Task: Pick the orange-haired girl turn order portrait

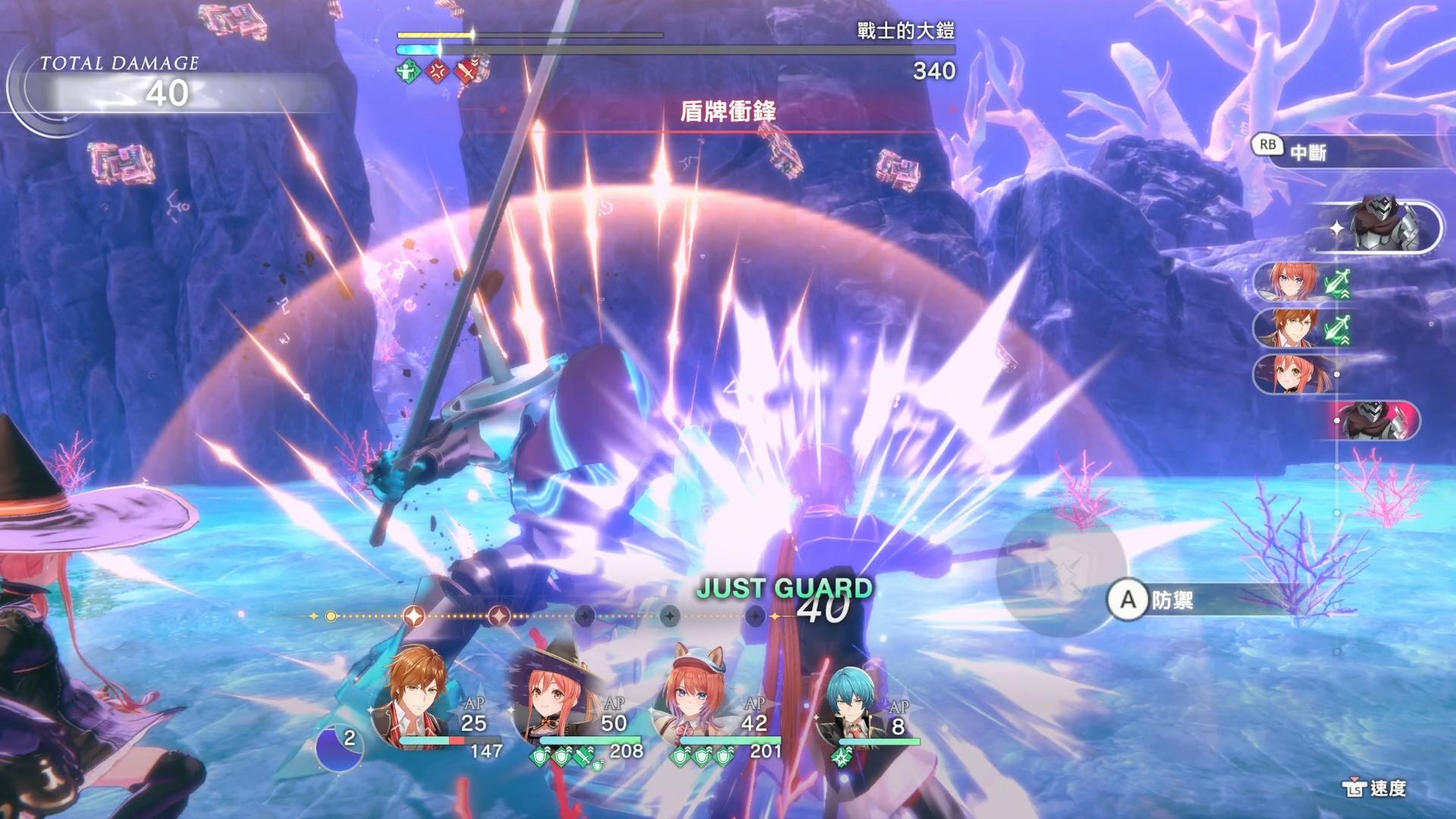Action: 1291,283
